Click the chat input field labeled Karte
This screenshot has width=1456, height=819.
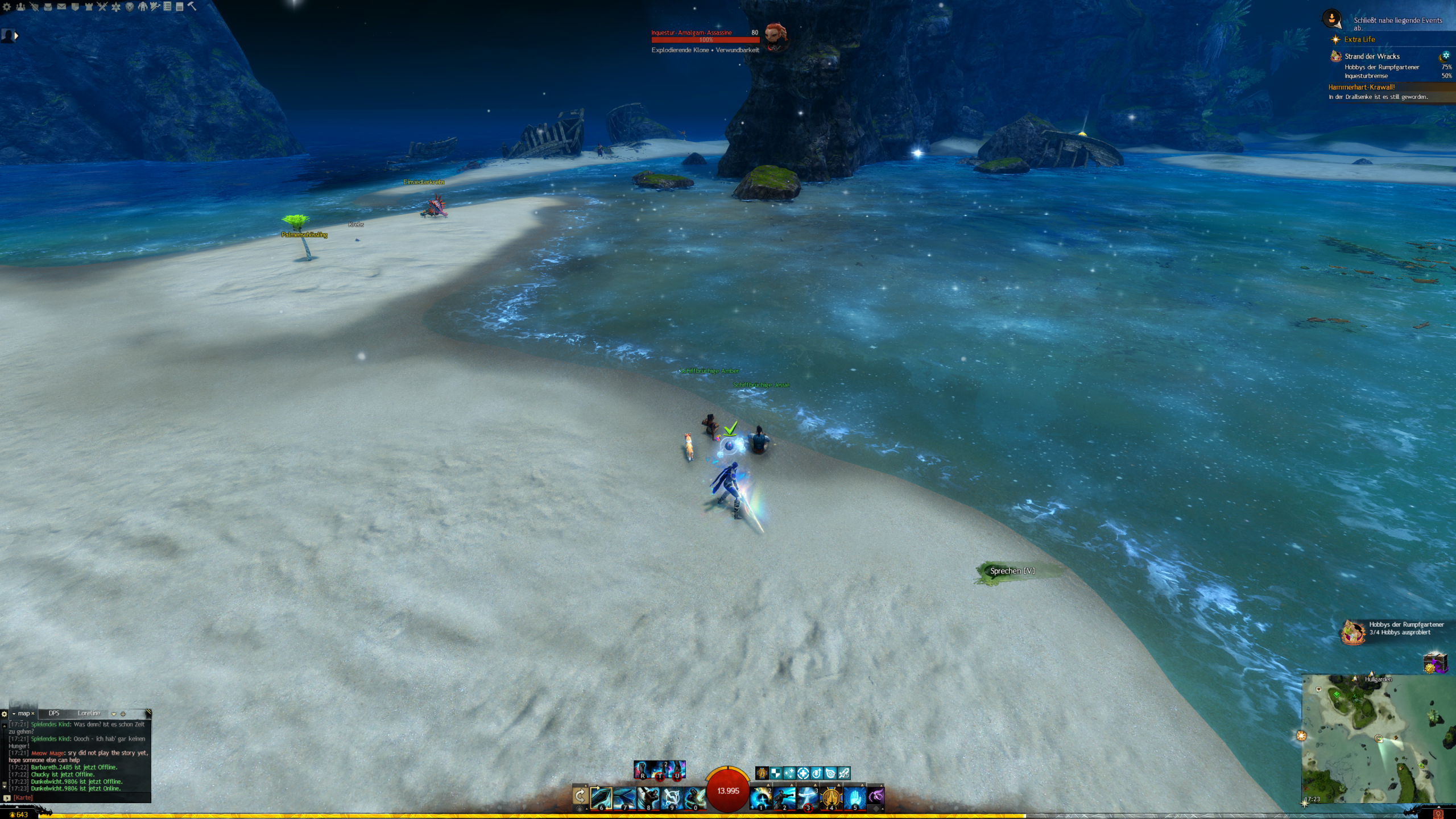pos(80,798)
